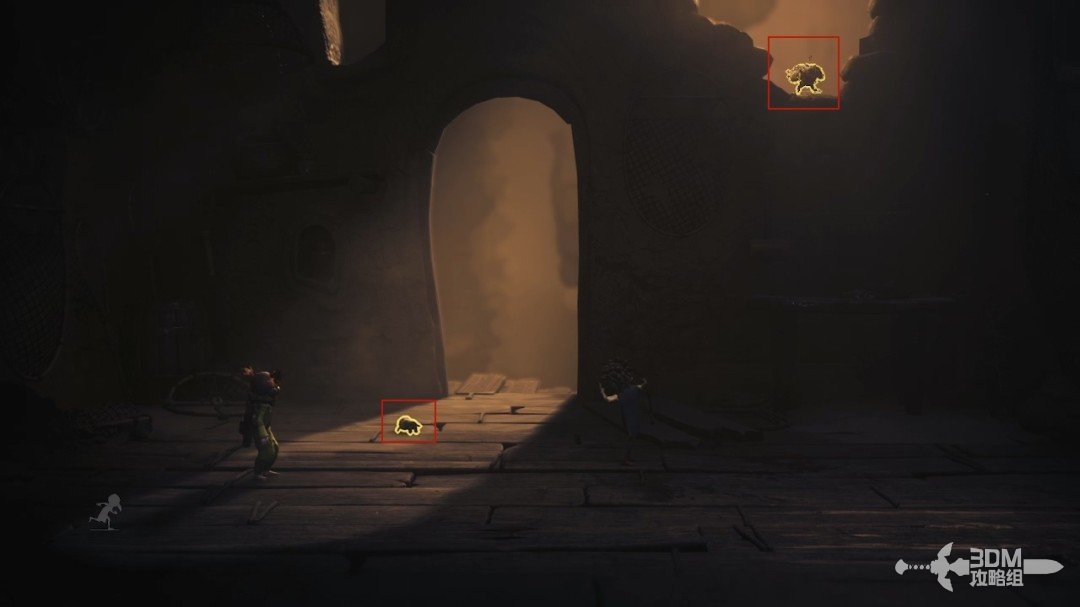Click the white running figure icon
Viewport: 1080px width, 607px height.
103,512
